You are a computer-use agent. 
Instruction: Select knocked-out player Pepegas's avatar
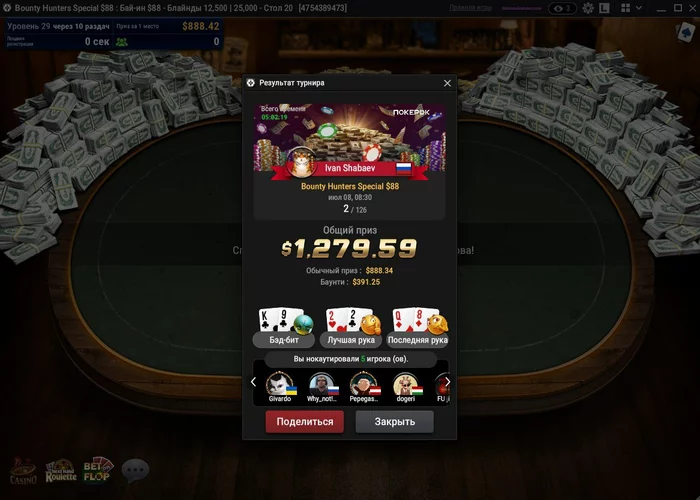365,385
